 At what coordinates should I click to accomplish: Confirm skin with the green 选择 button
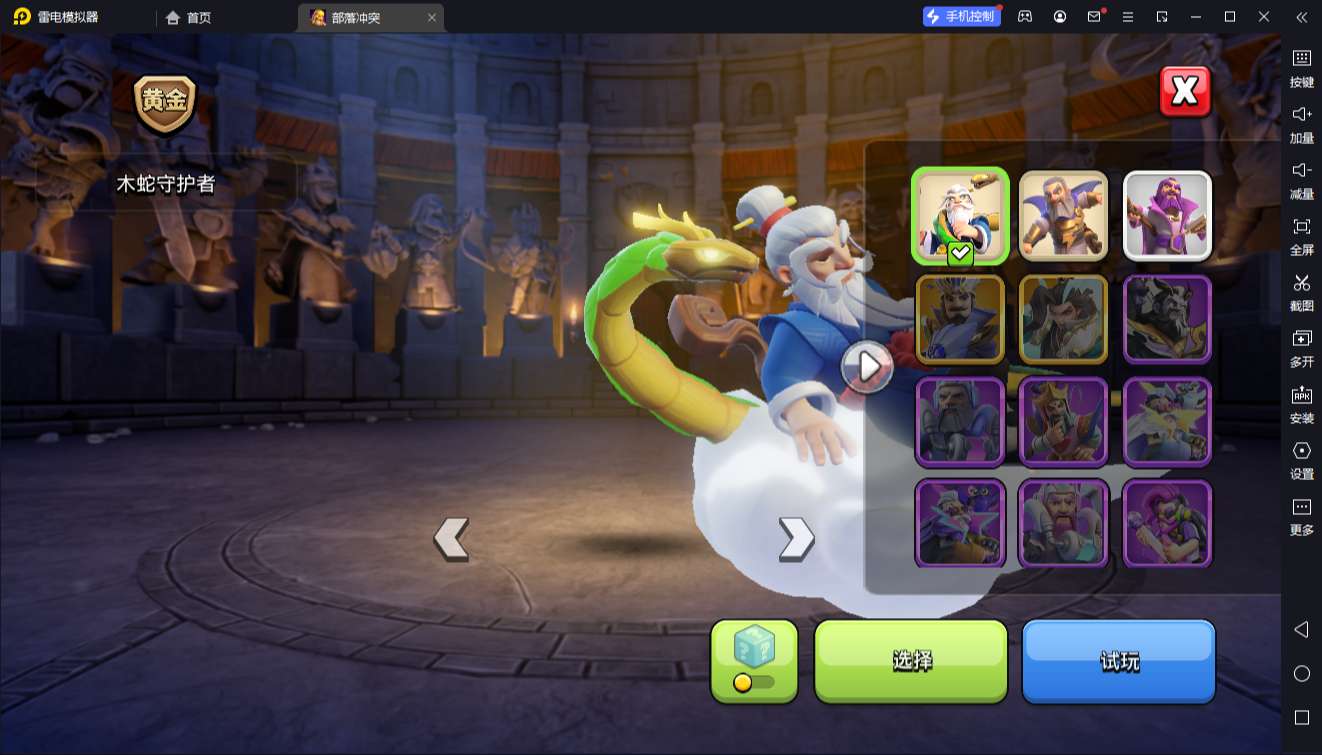point(911,660)
